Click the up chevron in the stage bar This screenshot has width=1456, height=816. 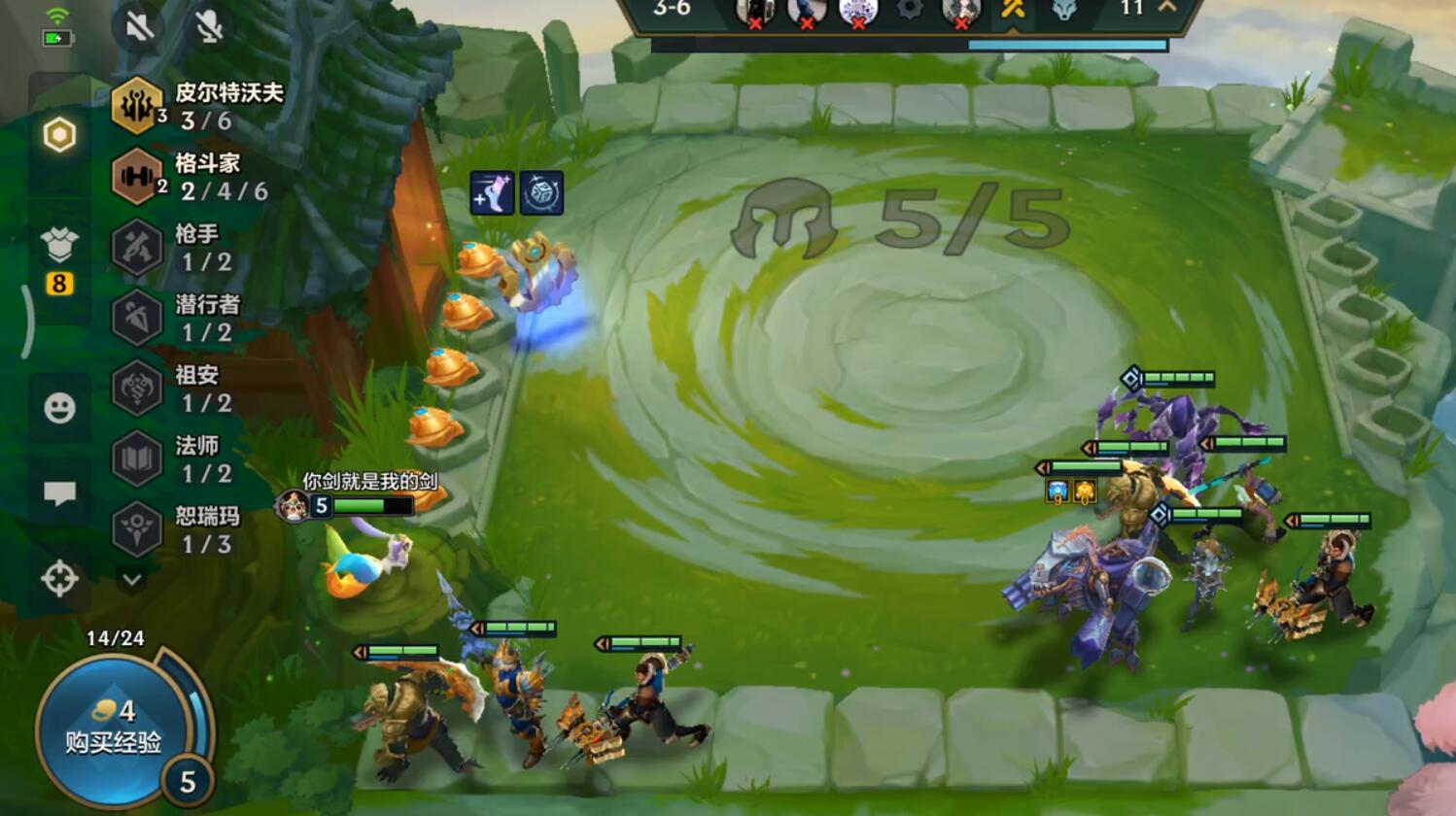[1167, 7]
